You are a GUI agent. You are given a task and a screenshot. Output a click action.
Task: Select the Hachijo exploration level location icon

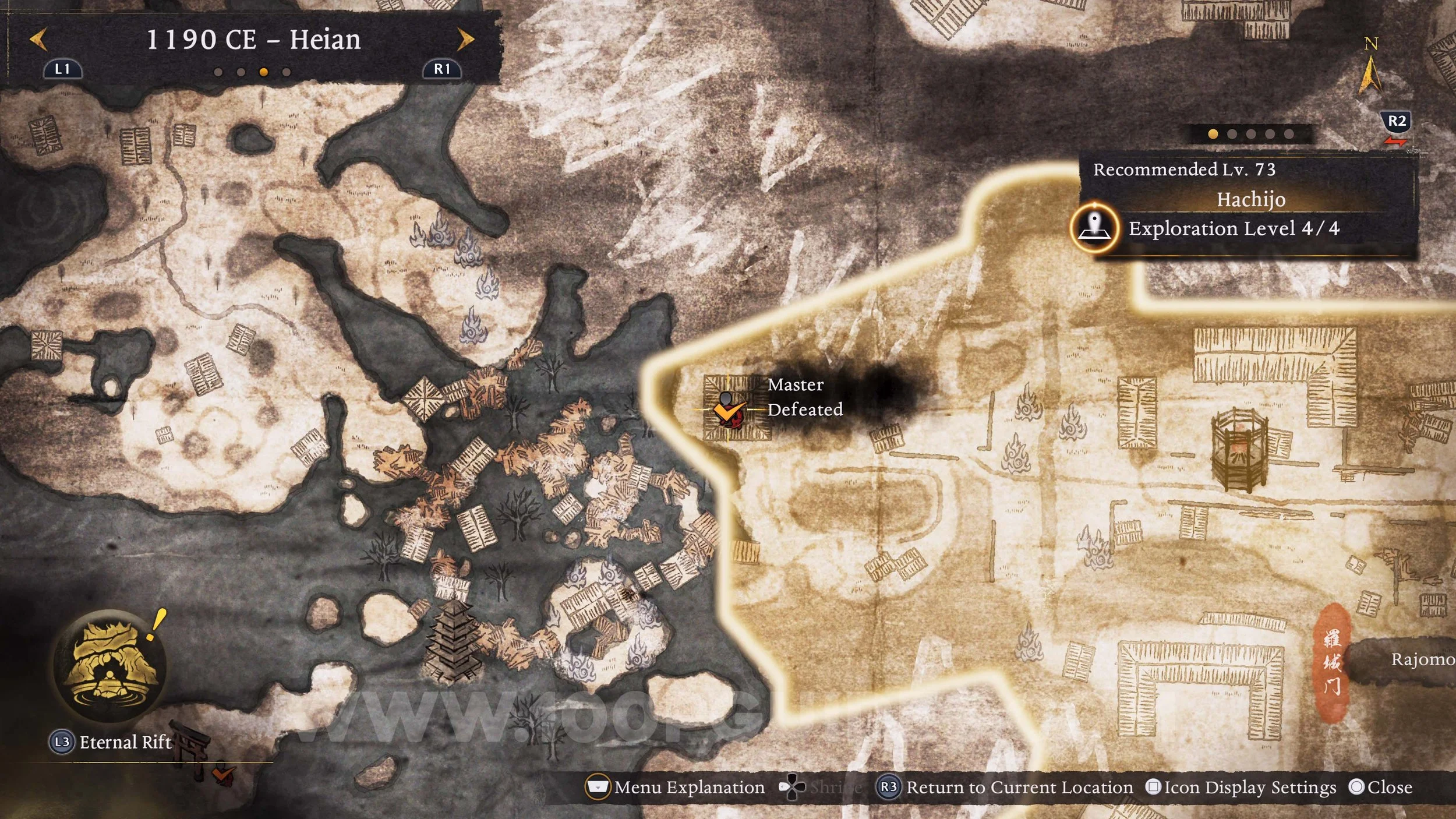[x=1095, y=228]
